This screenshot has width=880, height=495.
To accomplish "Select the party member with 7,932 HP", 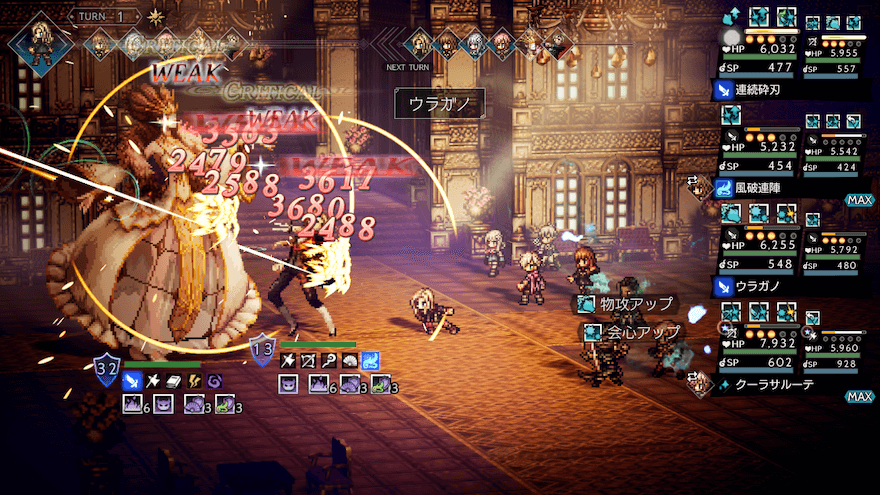I will (758, 344).
